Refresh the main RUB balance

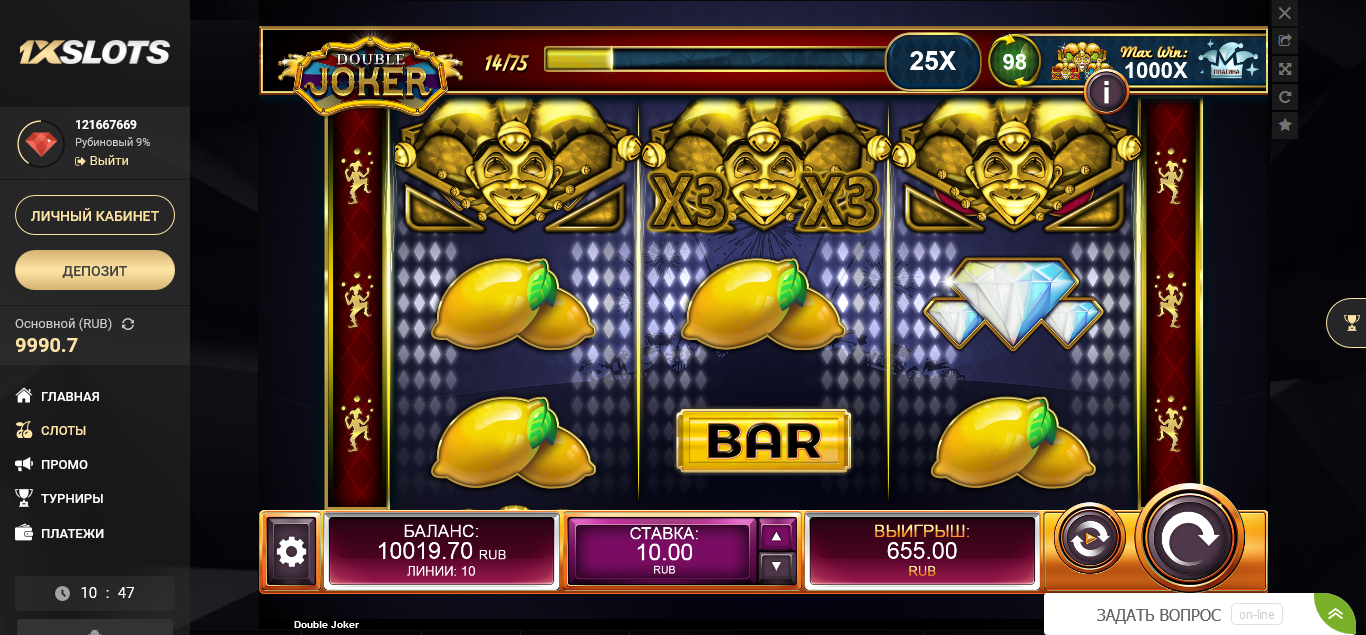point(128,324)
